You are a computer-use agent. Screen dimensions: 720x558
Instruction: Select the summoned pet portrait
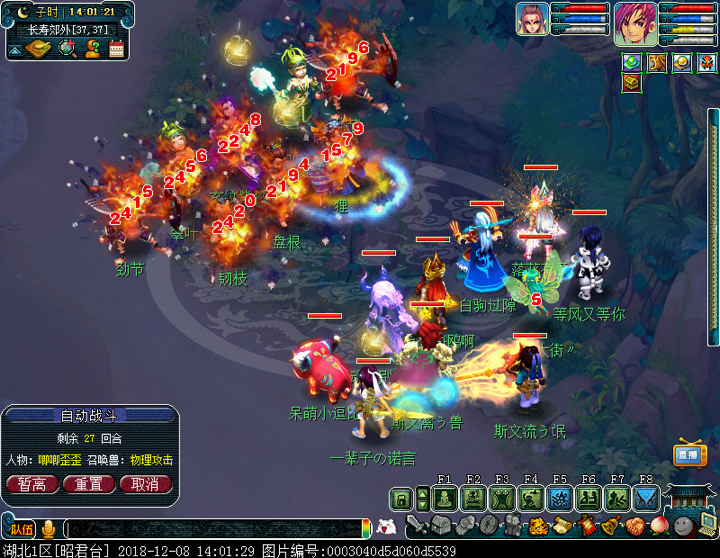click(x=532, y=20)
